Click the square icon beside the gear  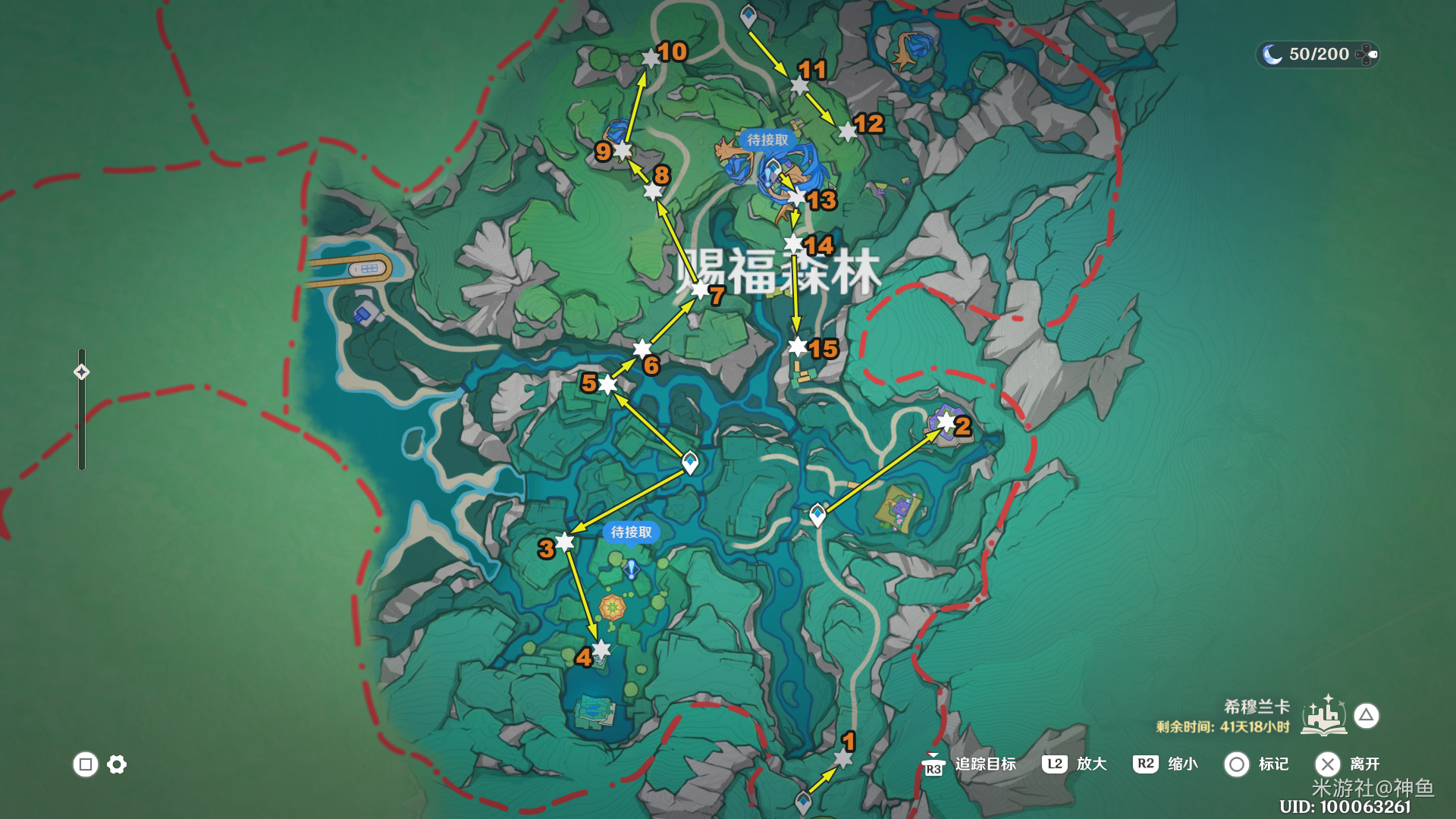pos(86,764)
